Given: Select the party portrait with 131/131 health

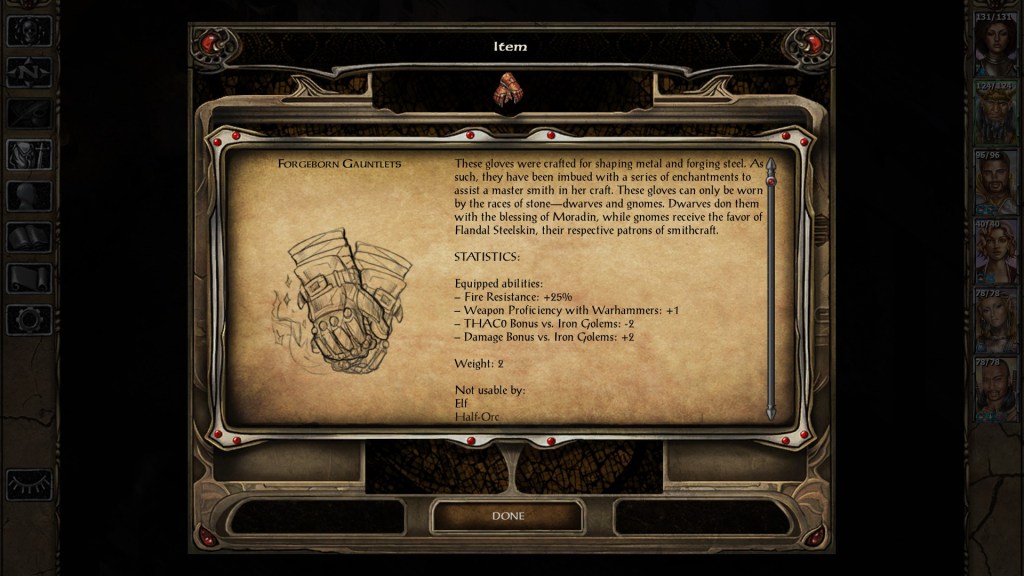Looking at the screenshot, I should pos(995,43).
